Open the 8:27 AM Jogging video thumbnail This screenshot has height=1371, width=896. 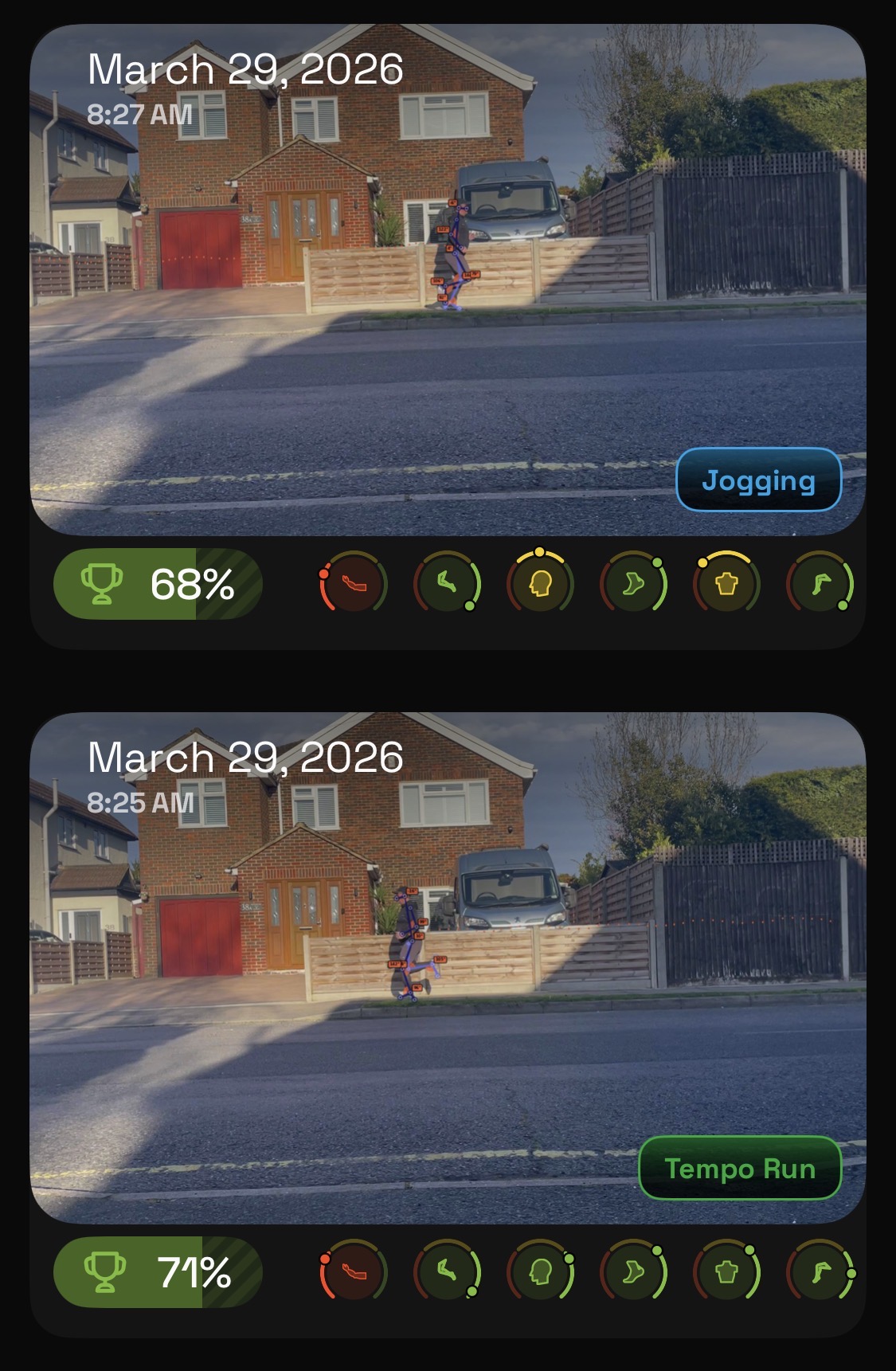click(448, 279)
